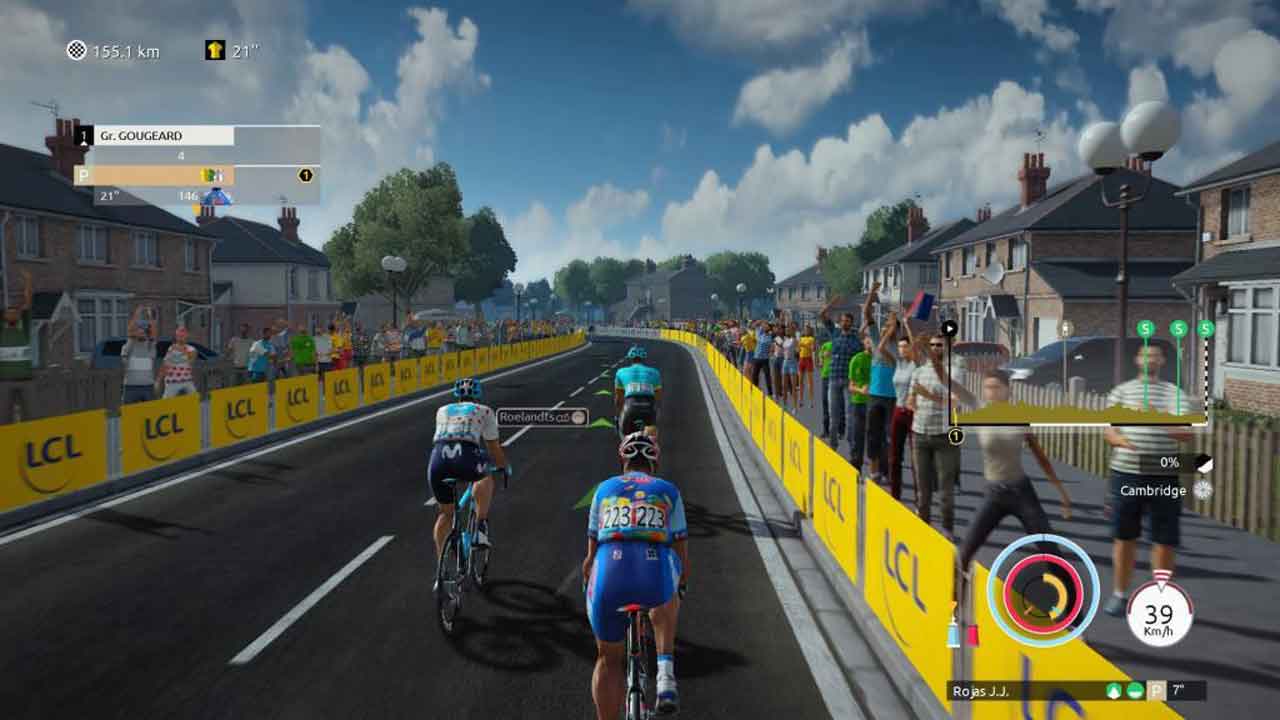Select the Rojas J.J. rider bar

point(1076,690)
